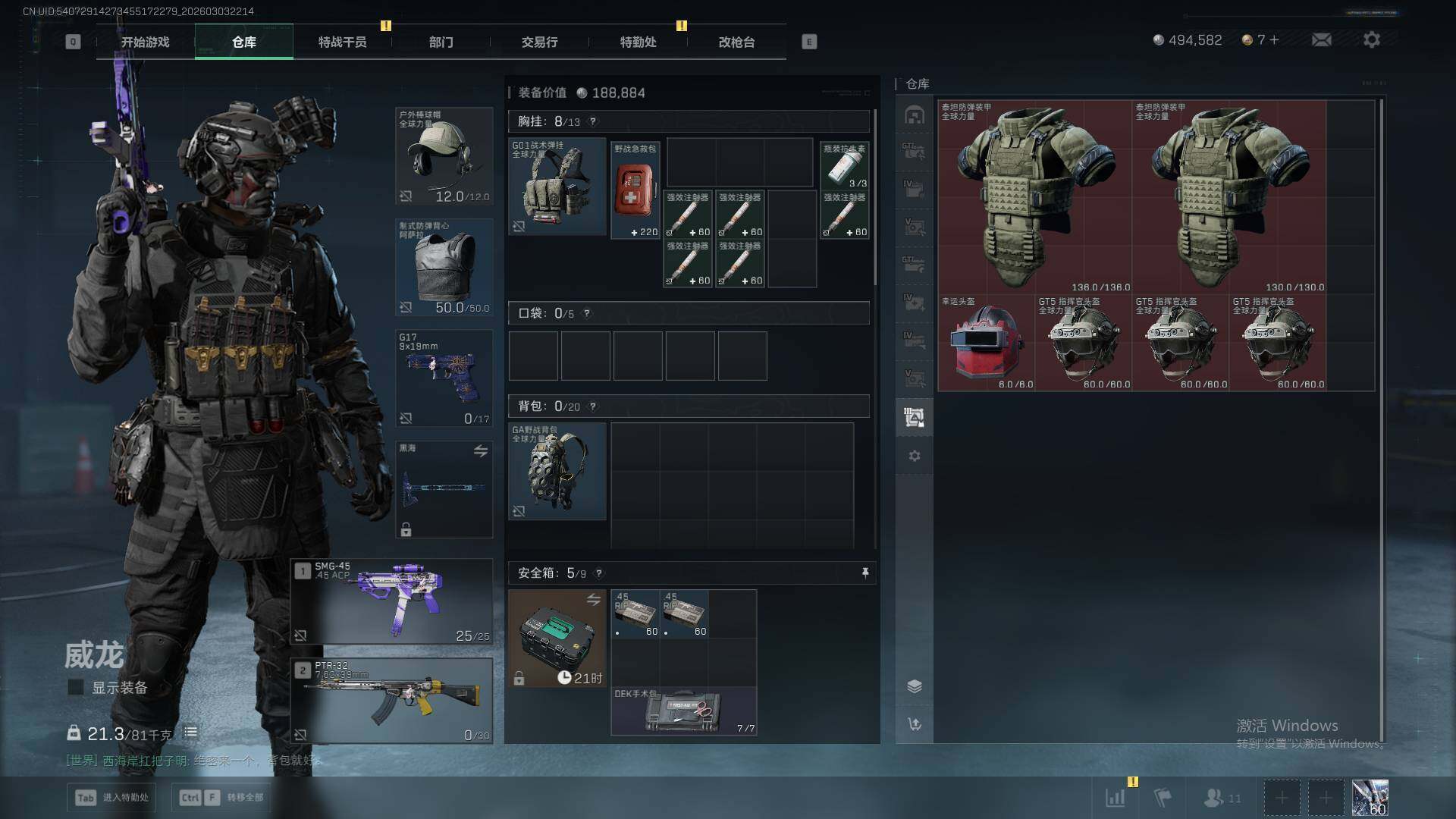The height and width of the screenshot is (819, 1456).
Task: Open the mail envelope icon
Action: point(1321,39)
